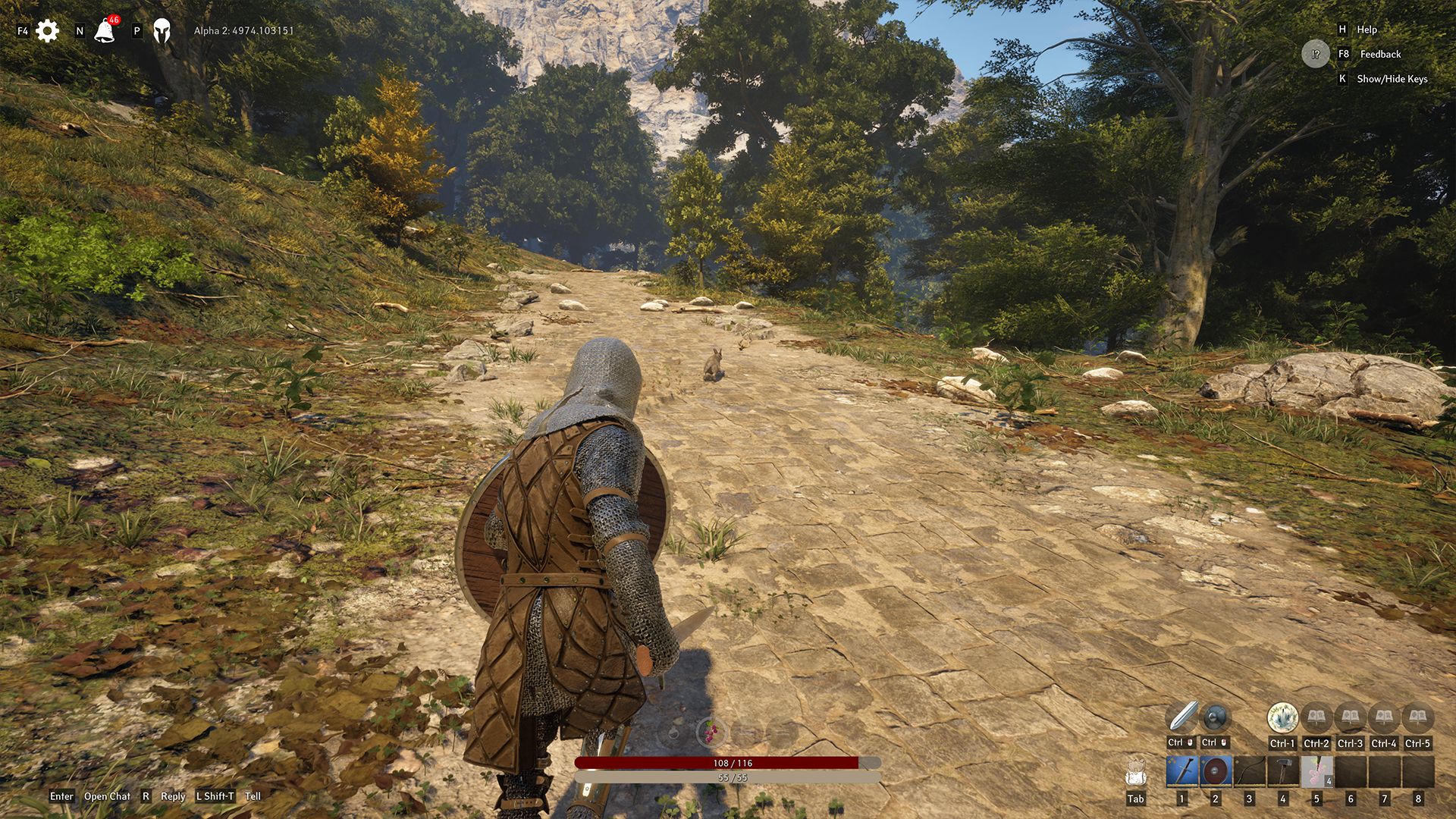Click the feedback exclamation-question circle icon
This screenshot has height=819, width=1456.
pyautogui.click(x=1316, y=54)
